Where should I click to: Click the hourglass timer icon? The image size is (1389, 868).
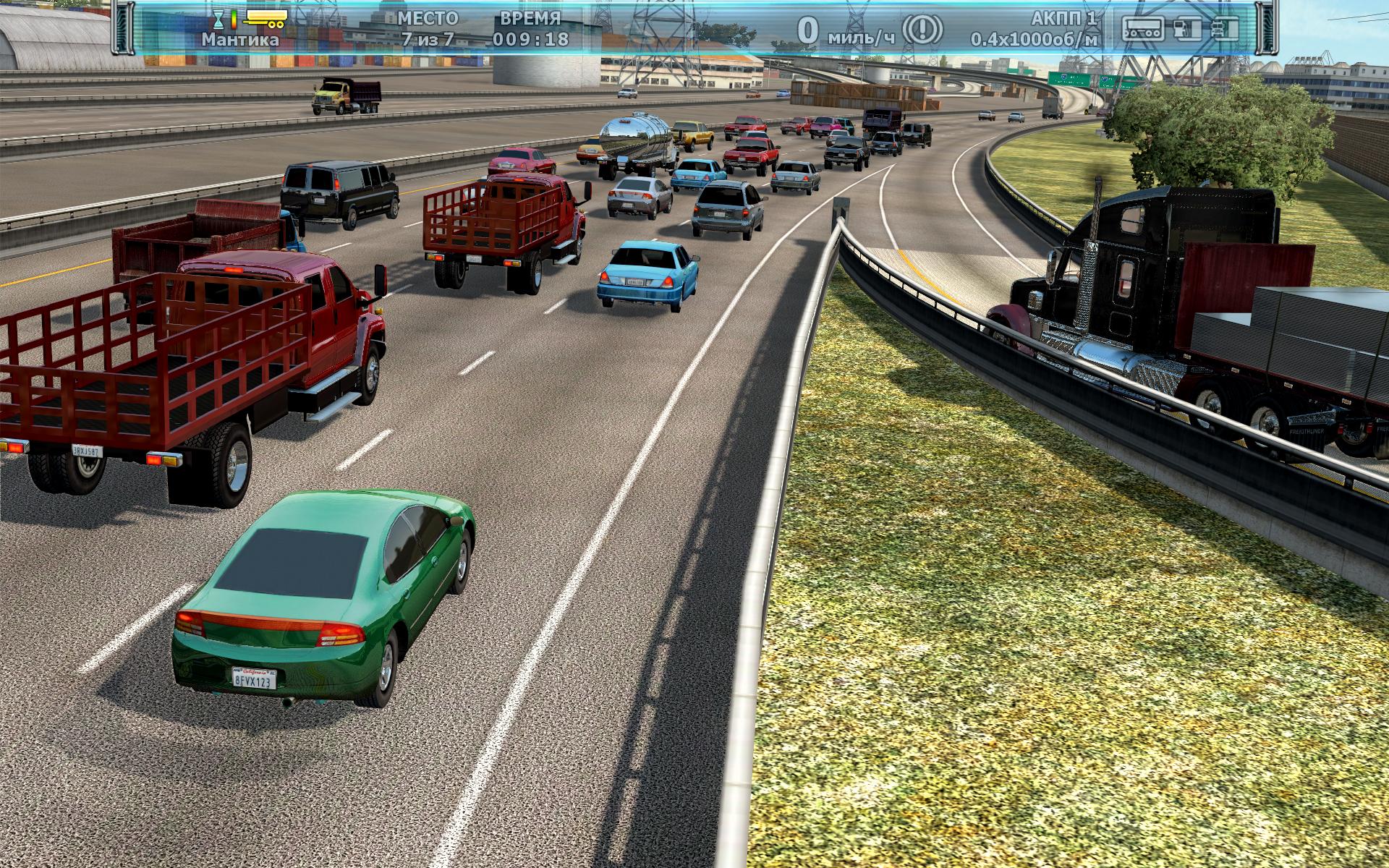[x=217, y=18]
